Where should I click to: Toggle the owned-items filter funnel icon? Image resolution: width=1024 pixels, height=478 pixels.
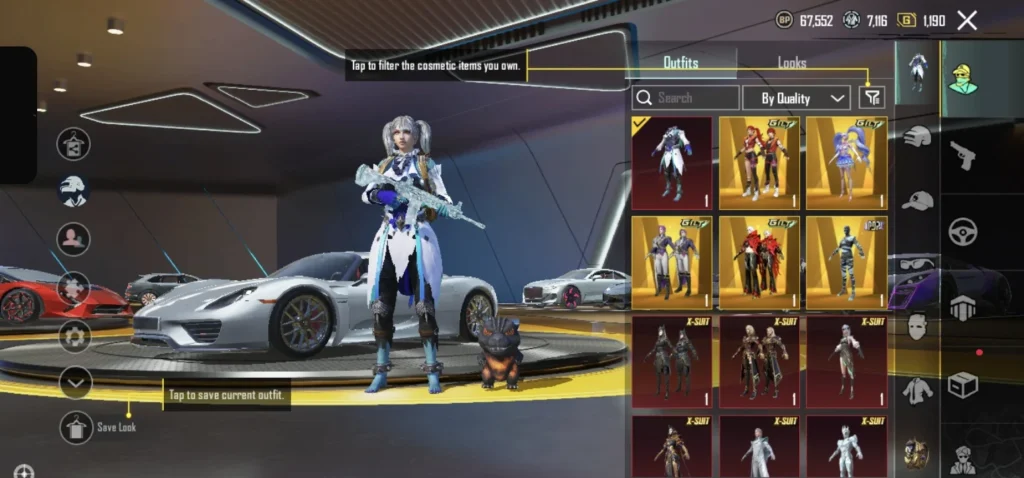click(873, 97)
